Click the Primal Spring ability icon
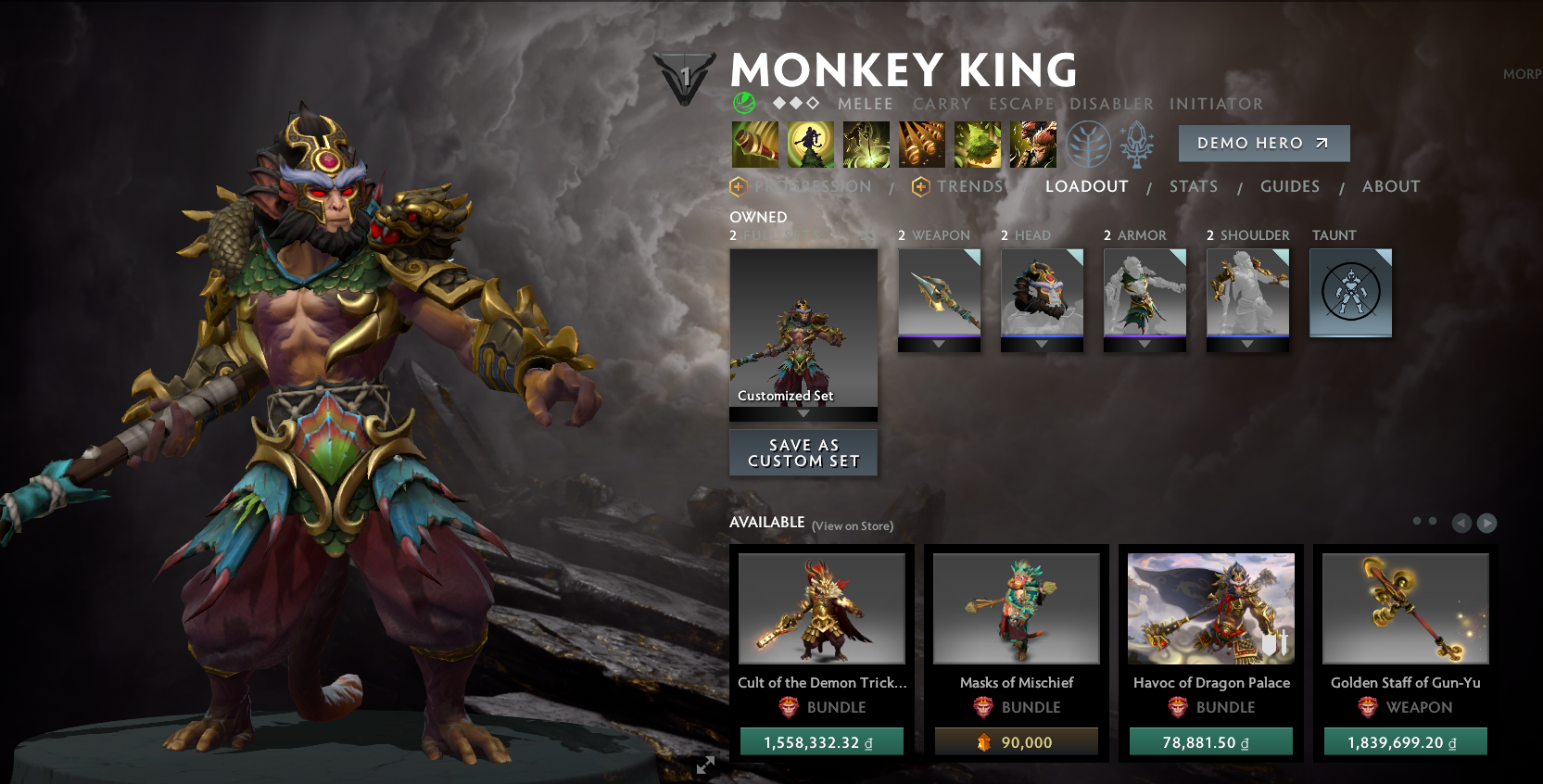Screen dimensions: 1543x784 [866, 145]
